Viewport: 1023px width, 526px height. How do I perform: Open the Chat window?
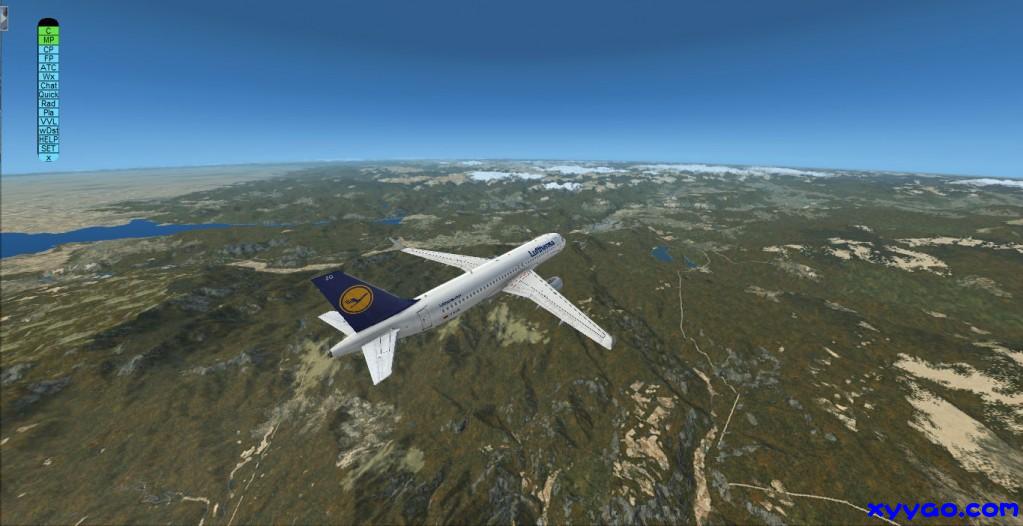48,85
